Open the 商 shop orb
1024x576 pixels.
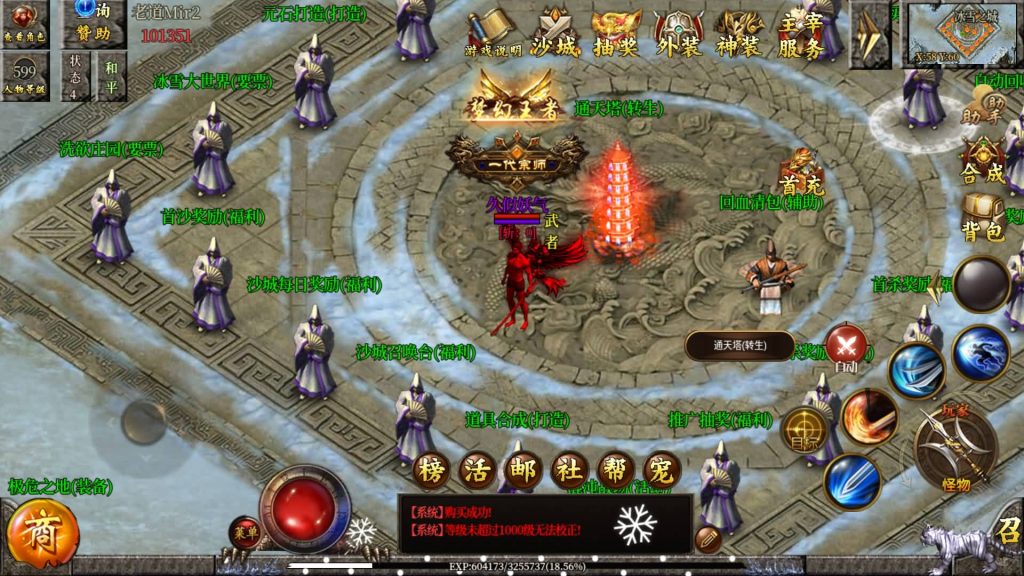click(43, 530)
